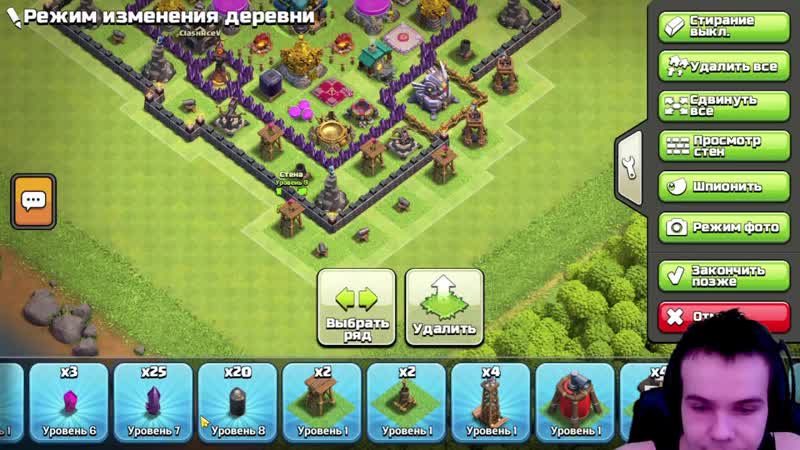
Task: Open the 'Просмотр стен' wall view
Action: point(718,146)
